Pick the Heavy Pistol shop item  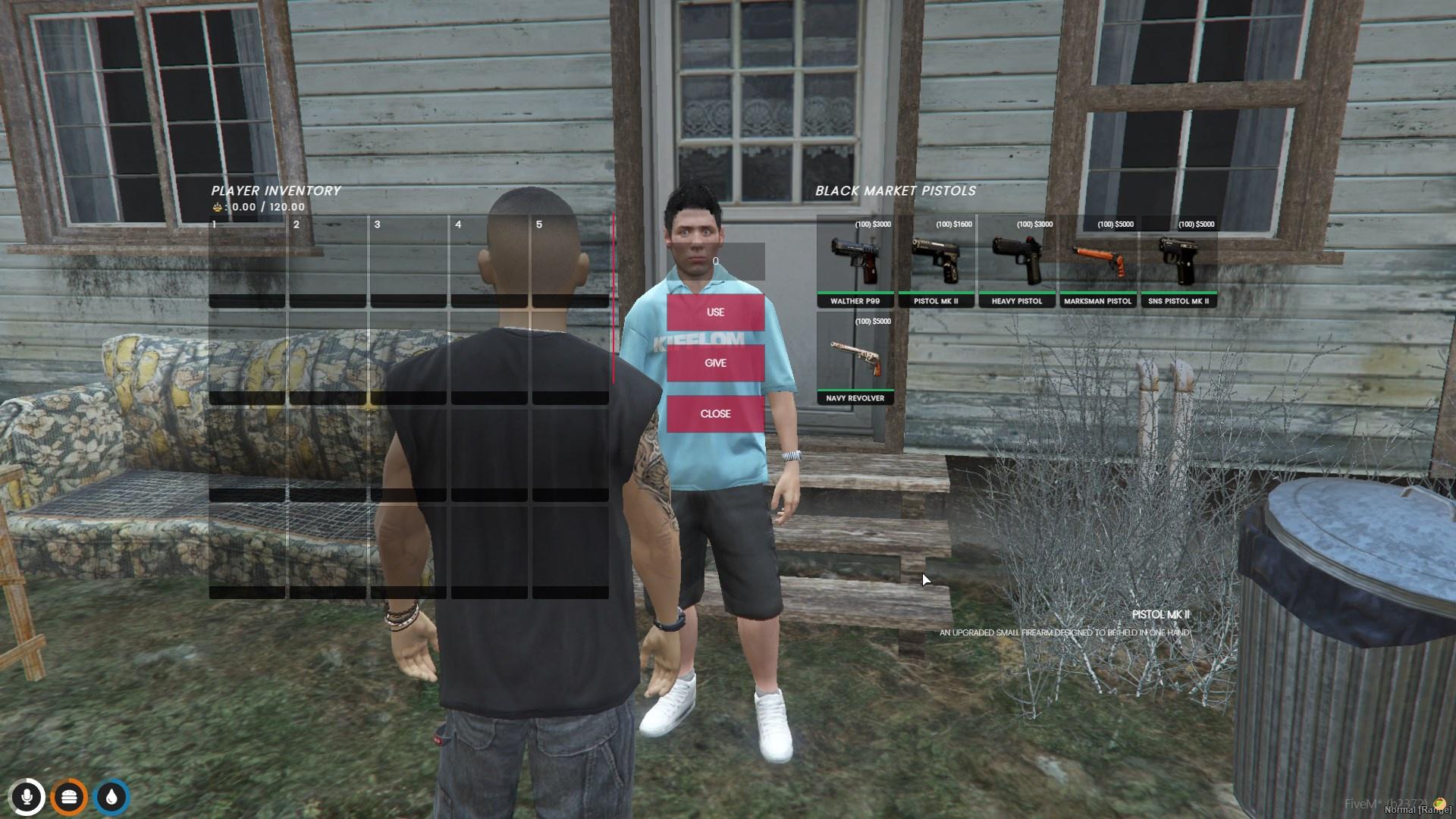click(1017, 262)
